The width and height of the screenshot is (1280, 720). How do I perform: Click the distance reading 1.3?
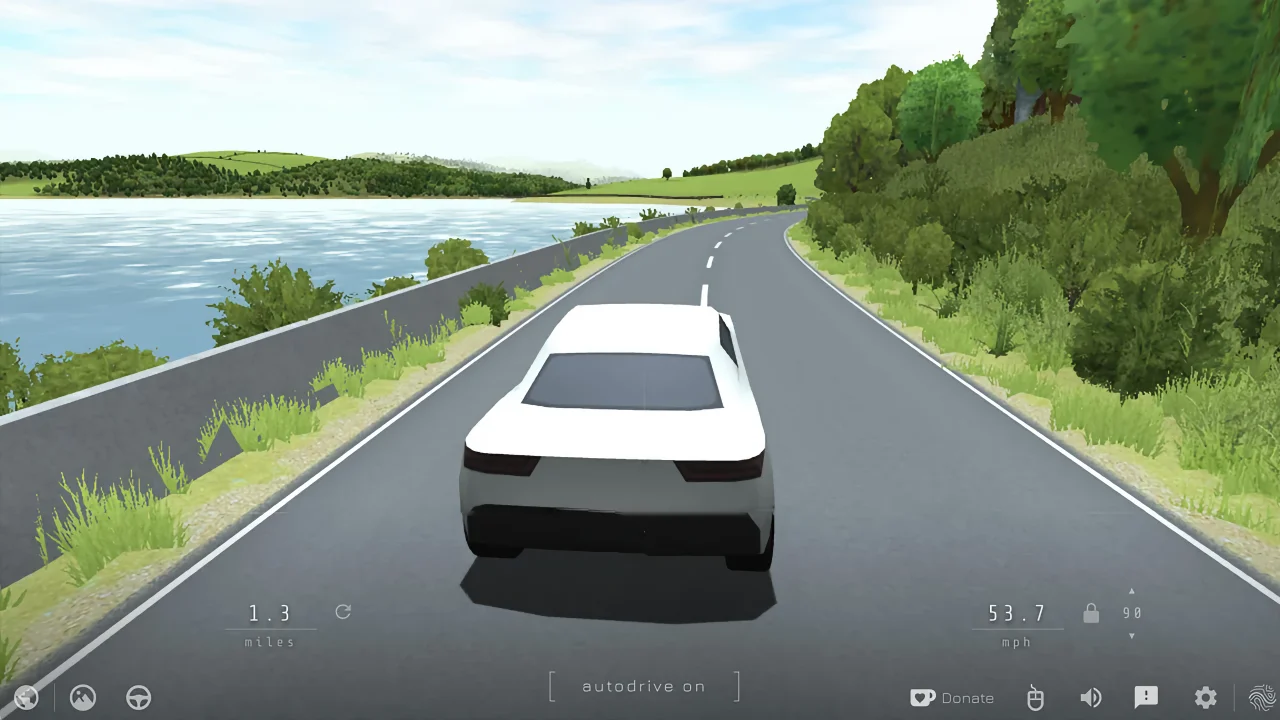(x=270, y=612)
